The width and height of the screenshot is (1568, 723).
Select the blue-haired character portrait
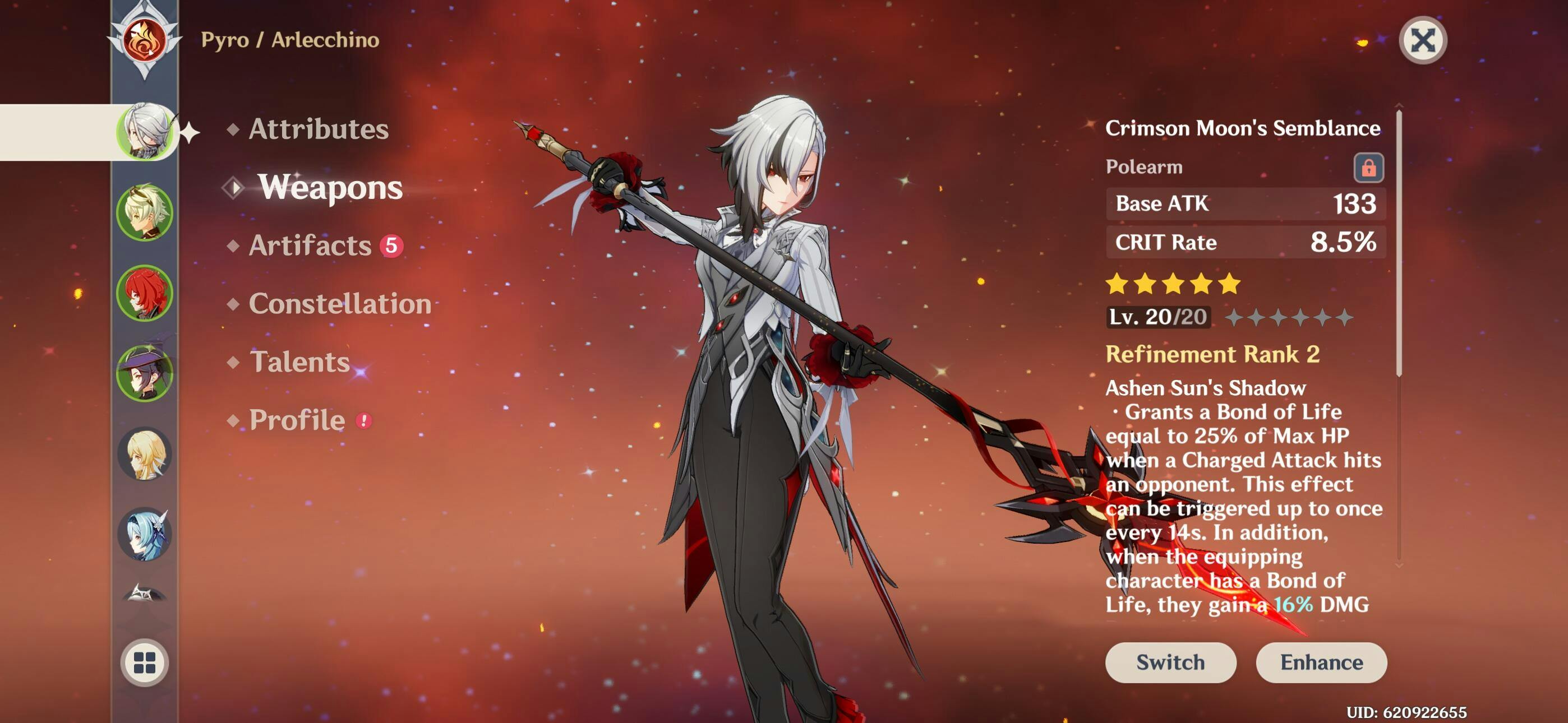[145, 534]
